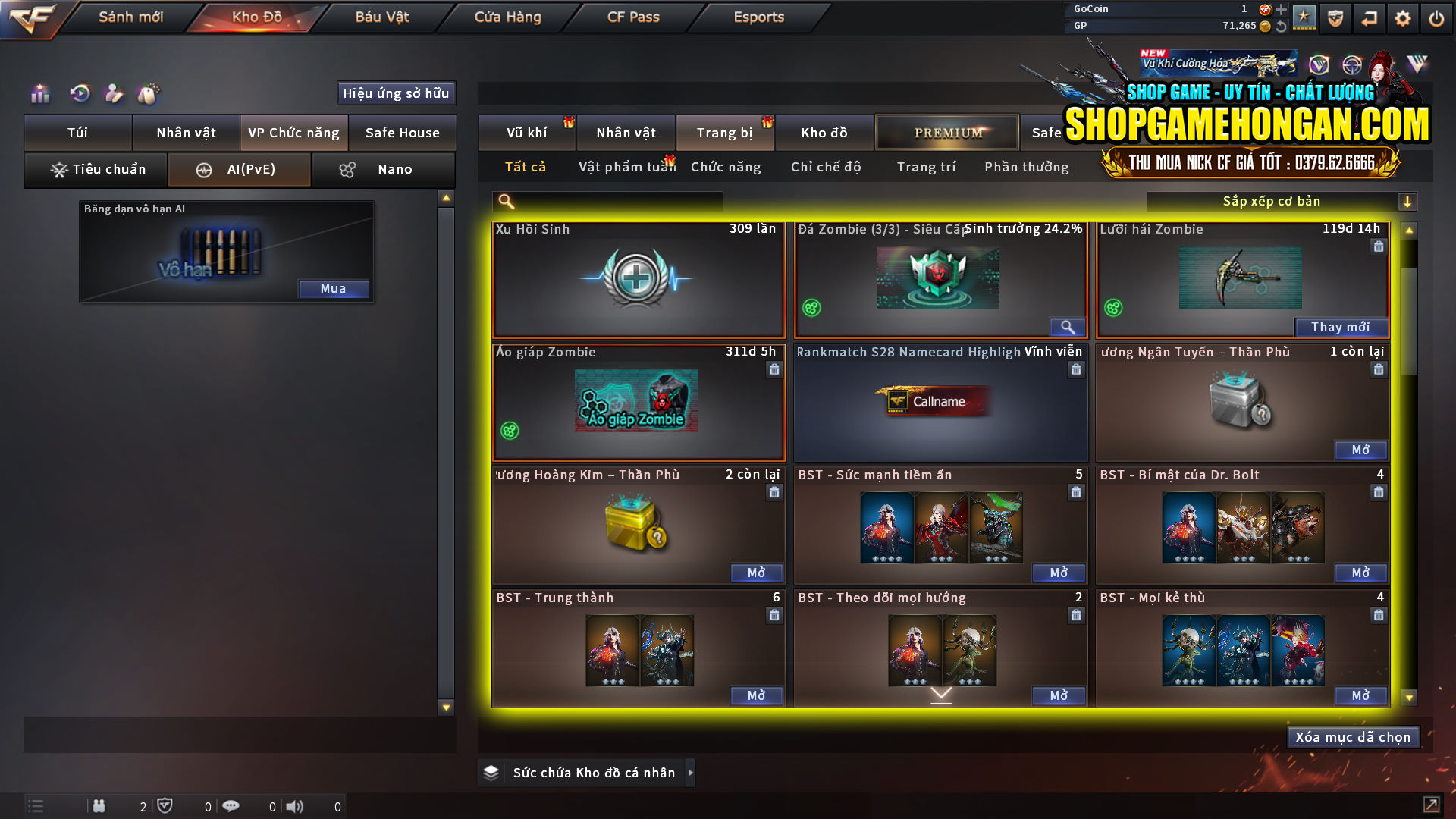This screenshot has width=1456, height=819.
Task: Expand the item list with the down chevron
Action: tap(942, 692)
